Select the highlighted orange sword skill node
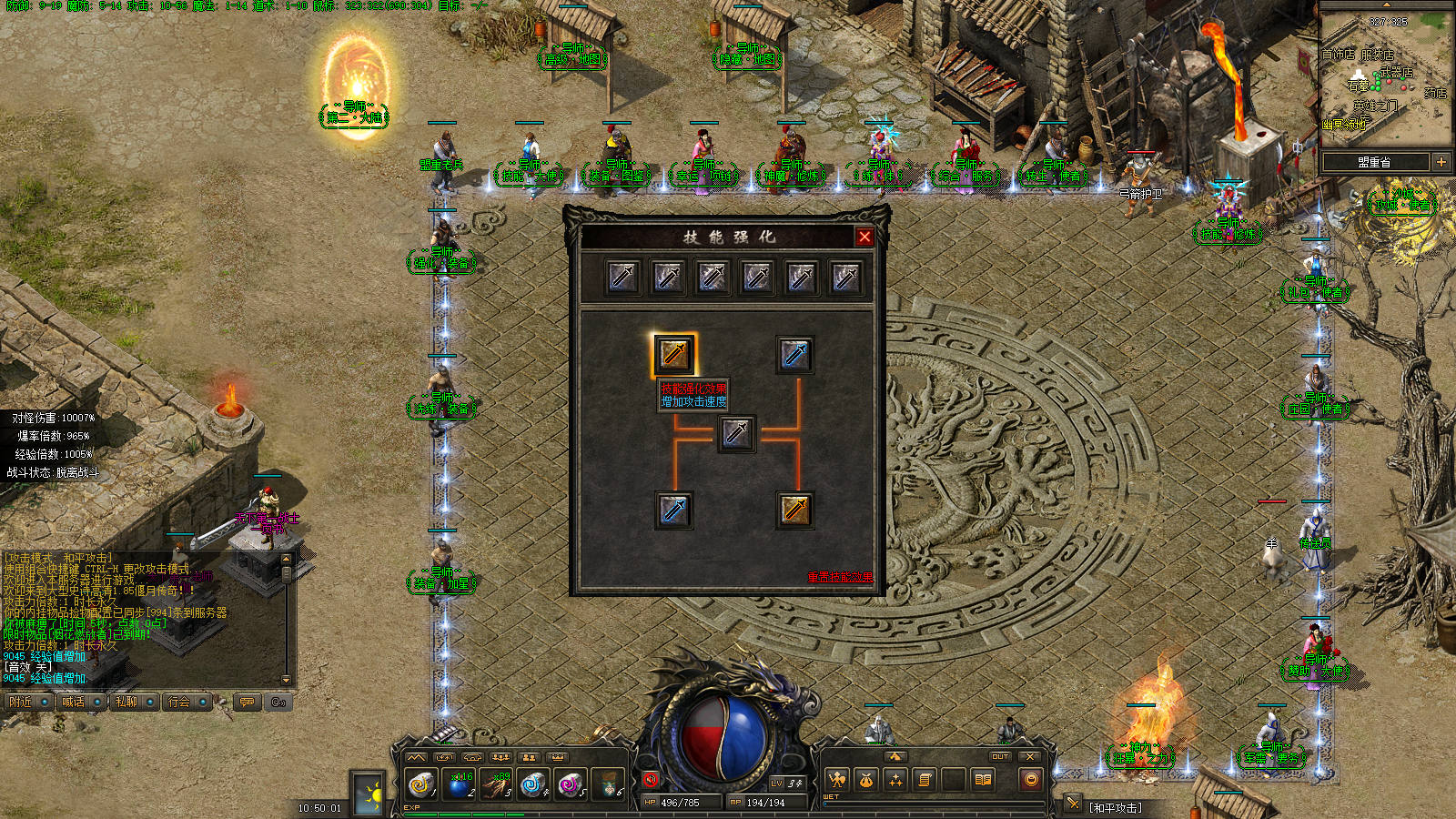Viewport: 1456px width, 819px height. coord(674,354)
